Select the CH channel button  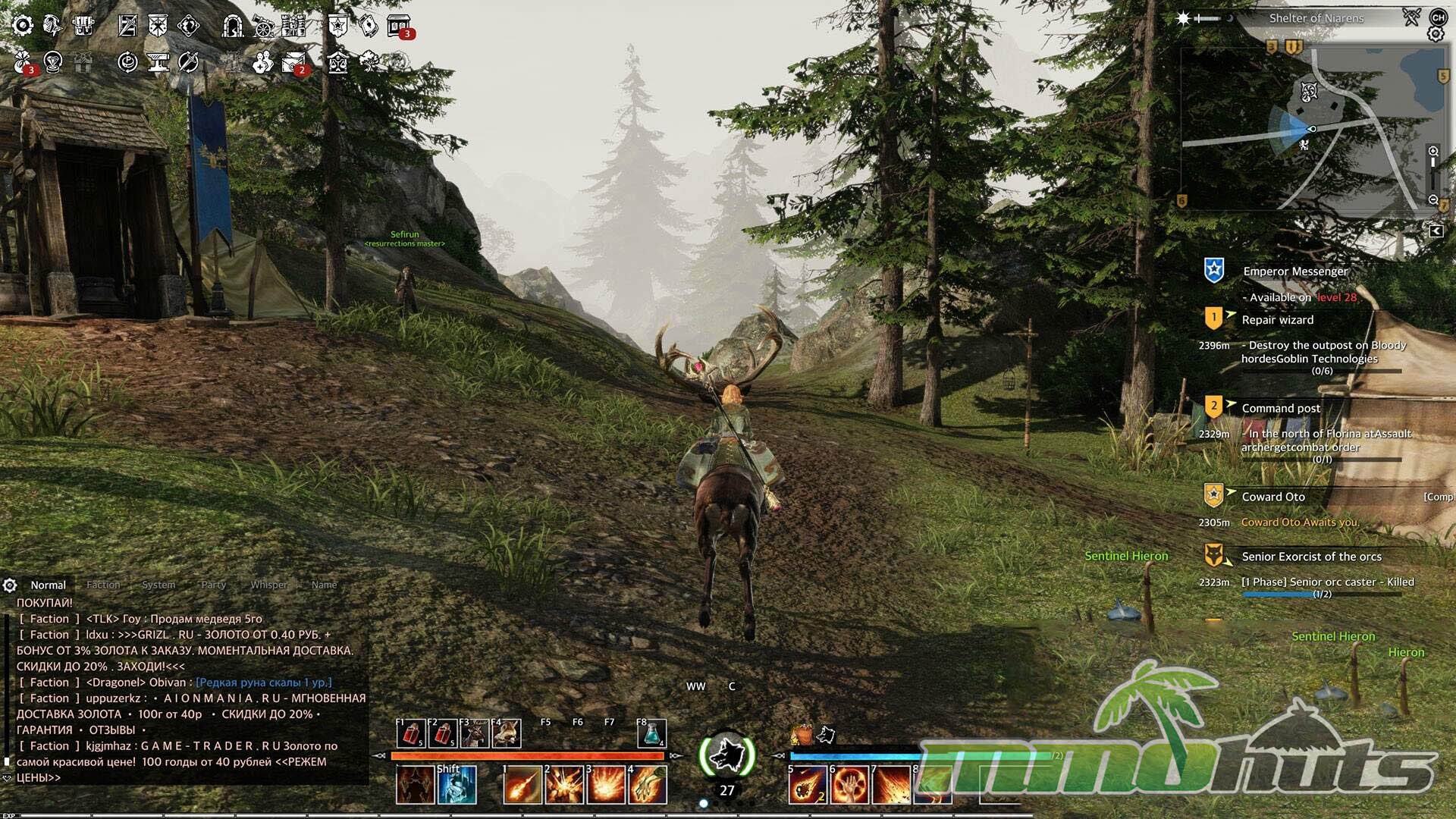1438,17
